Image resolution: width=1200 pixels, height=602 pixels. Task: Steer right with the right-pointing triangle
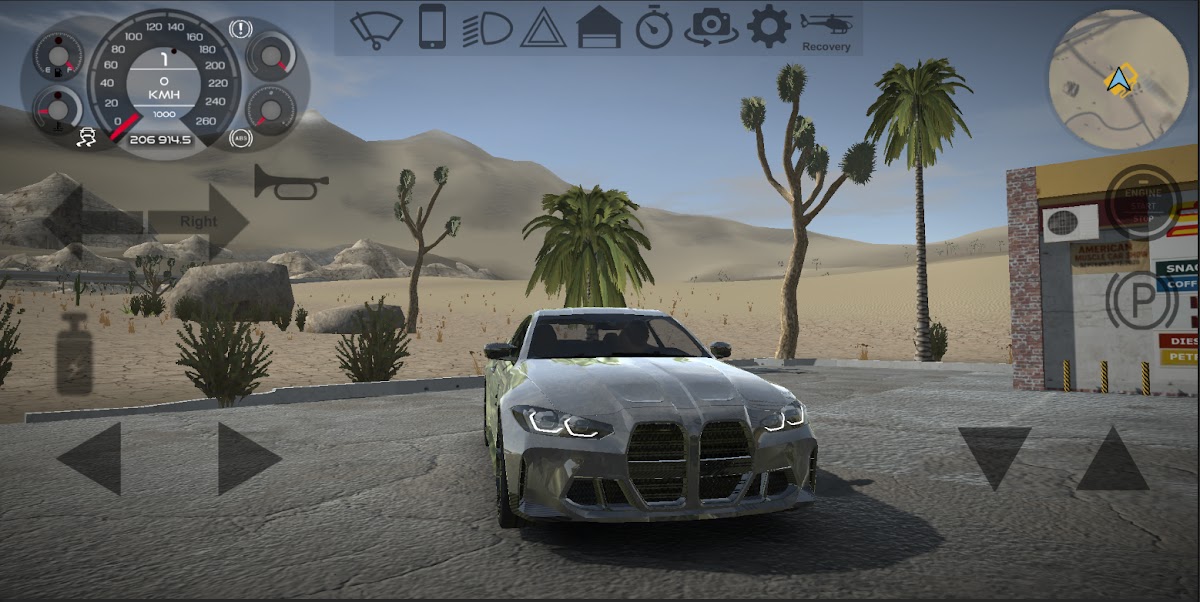(248, 458)
